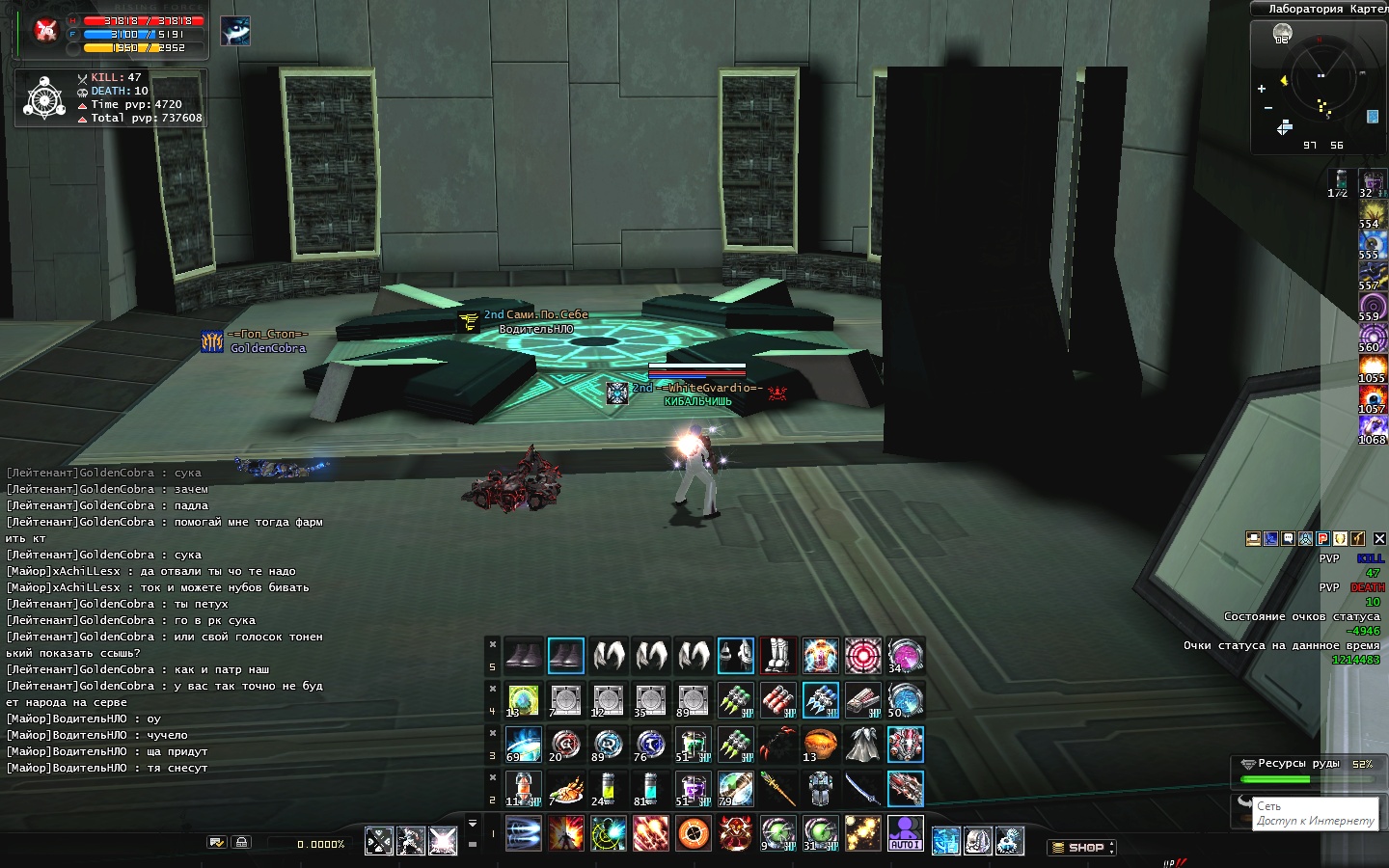Click the shark guild emblem beside health bars
This screenshot has width=1389, height=868.
[x=235, y=31]
